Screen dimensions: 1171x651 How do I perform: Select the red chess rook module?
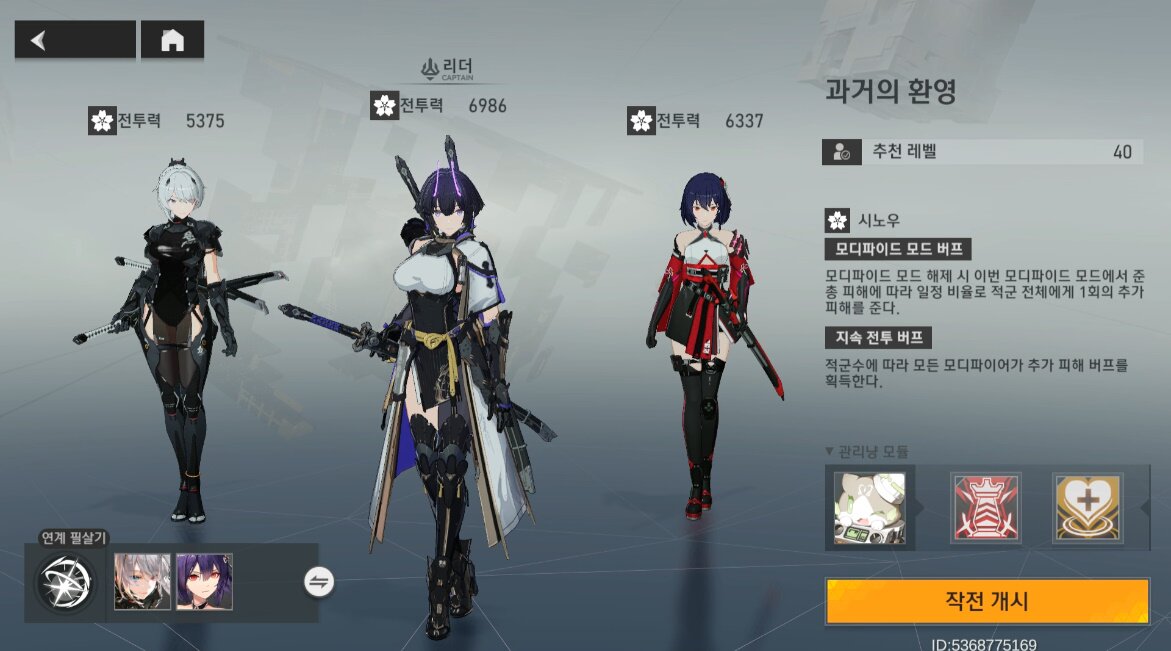pyautogui.click(x=985, y=508)
